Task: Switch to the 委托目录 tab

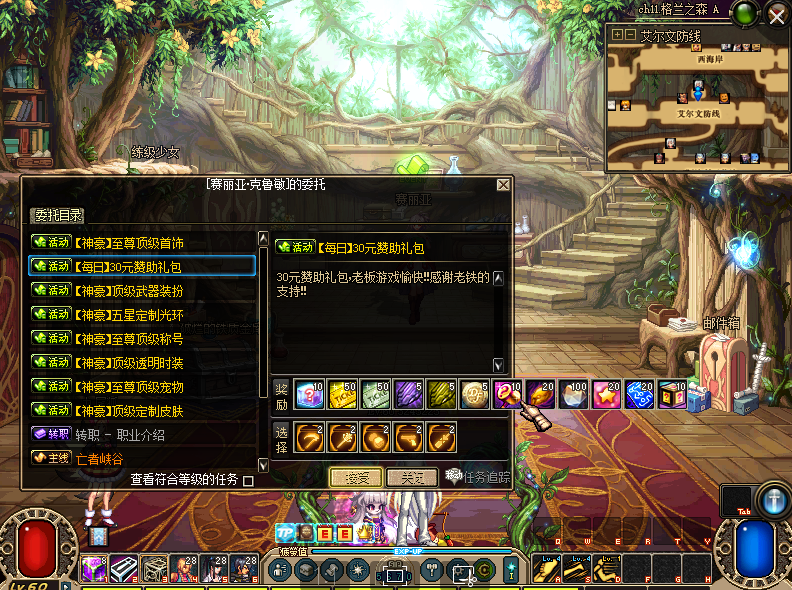Action: tap(58, 215)
